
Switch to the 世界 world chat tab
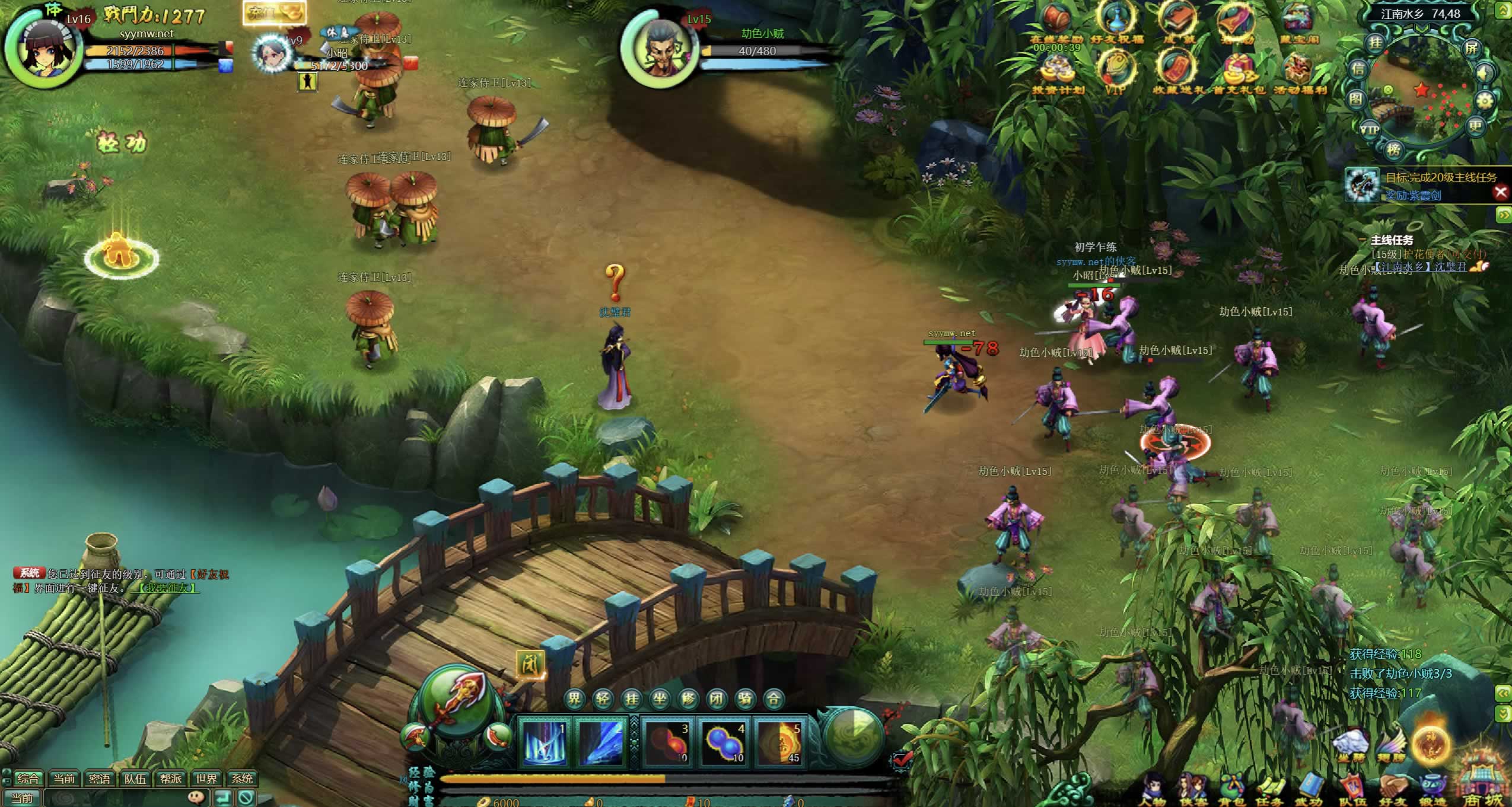pyautogui.click(x=206, y=779)
